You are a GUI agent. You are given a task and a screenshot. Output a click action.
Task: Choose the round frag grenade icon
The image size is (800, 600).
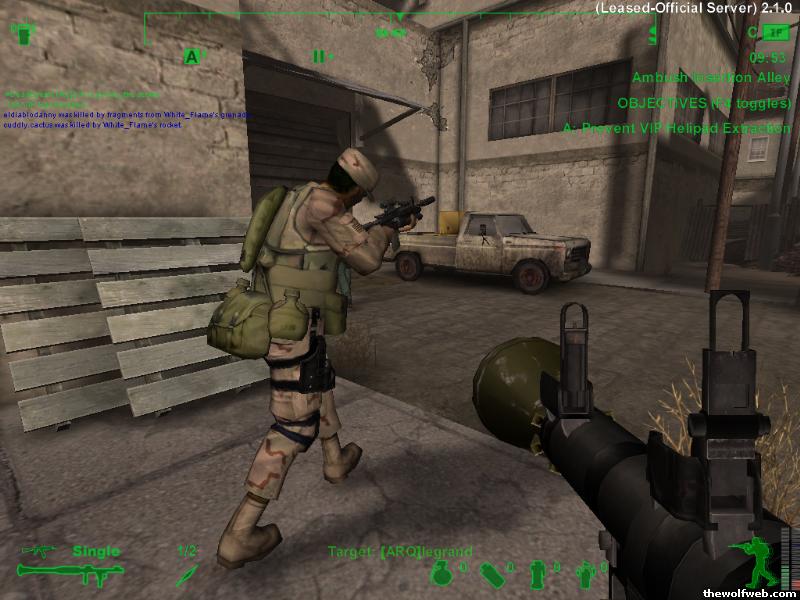441,573
